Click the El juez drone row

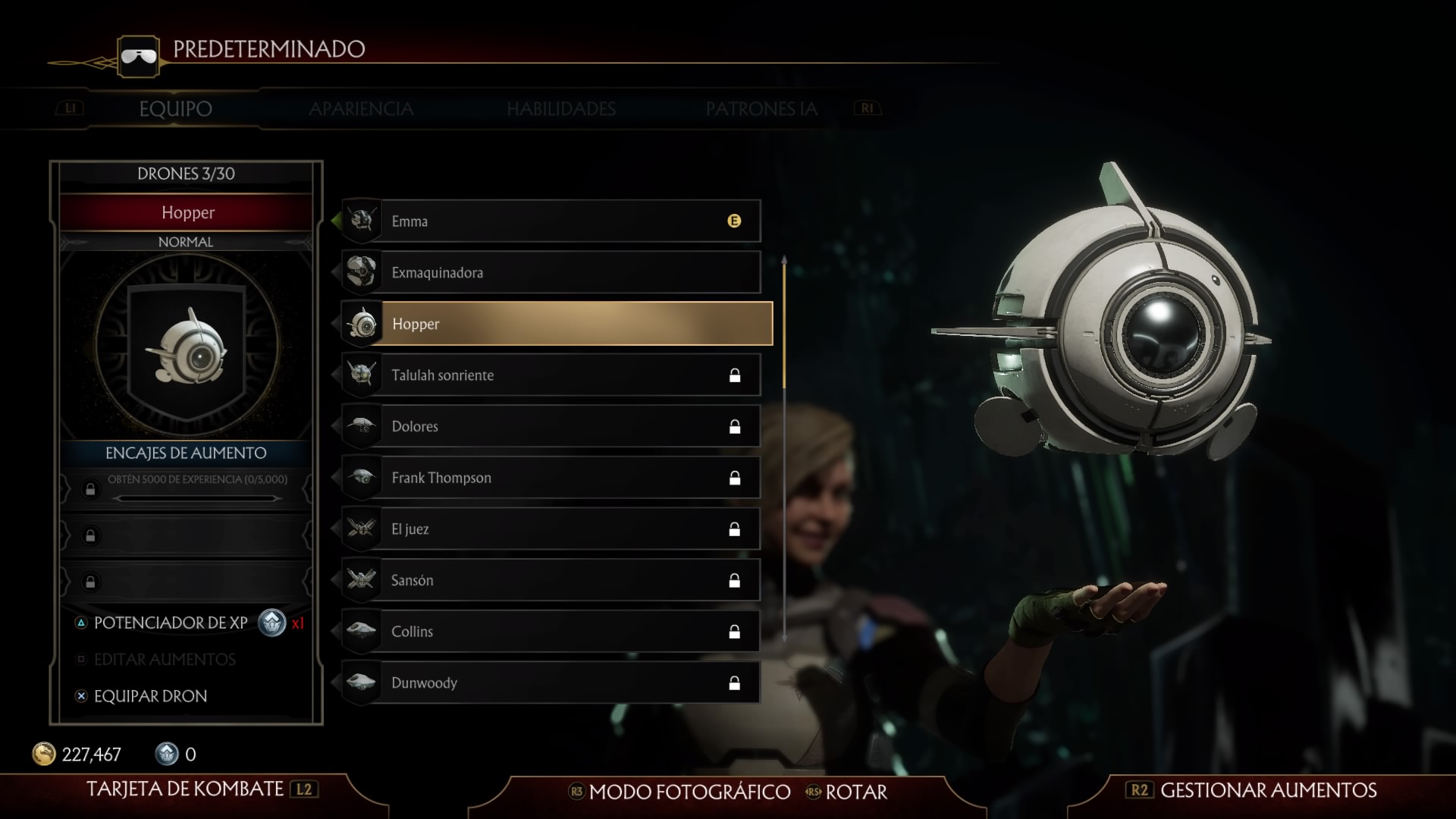pyautogui.click(x=552, y=529)
